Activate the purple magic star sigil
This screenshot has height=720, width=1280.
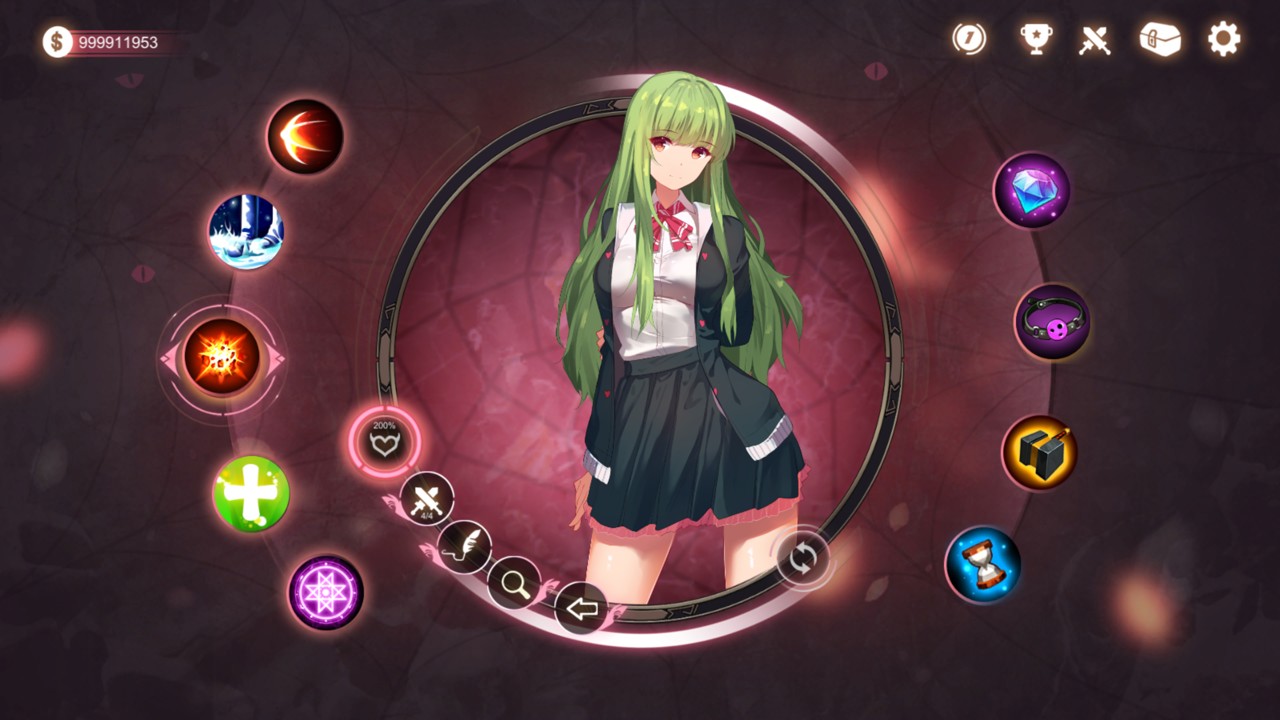pos(326,592)
